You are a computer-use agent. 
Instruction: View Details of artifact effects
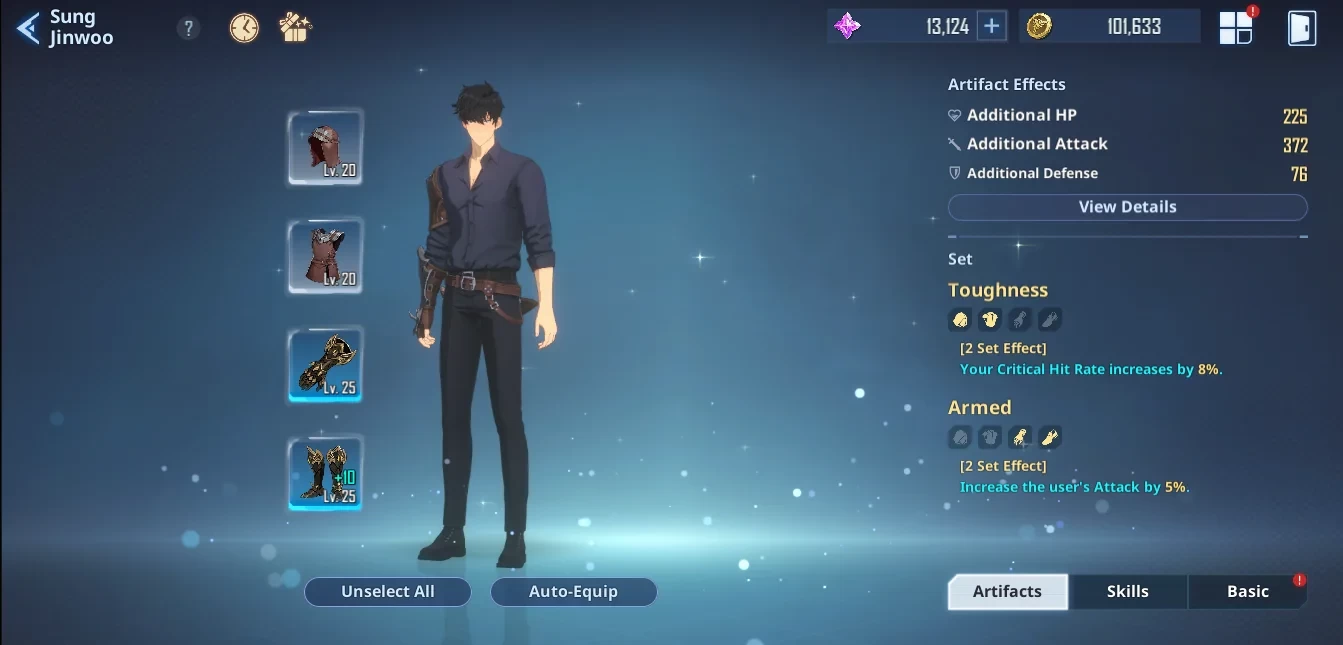coord(1127,207)
